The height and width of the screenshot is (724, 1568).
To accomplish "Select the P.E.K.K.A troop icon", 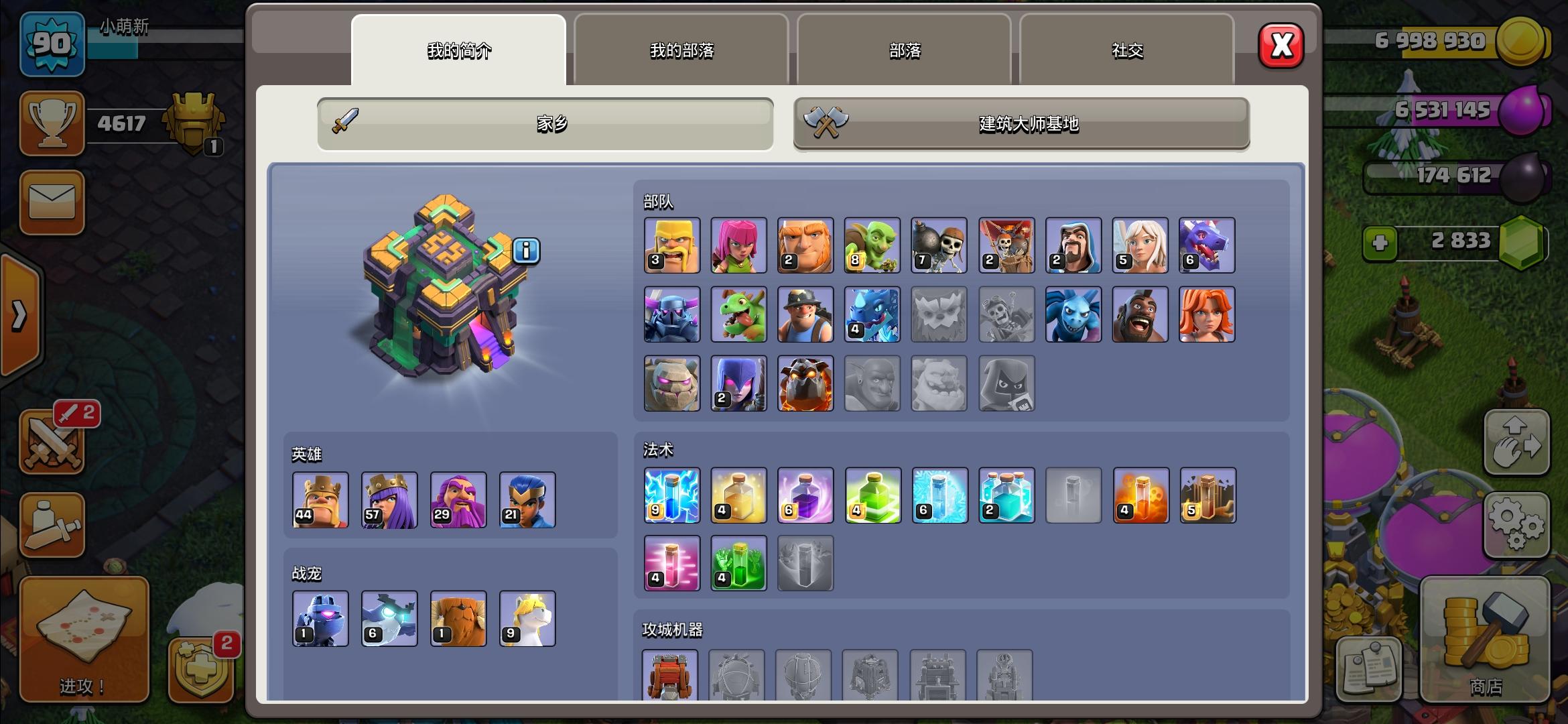I will 671,314.
